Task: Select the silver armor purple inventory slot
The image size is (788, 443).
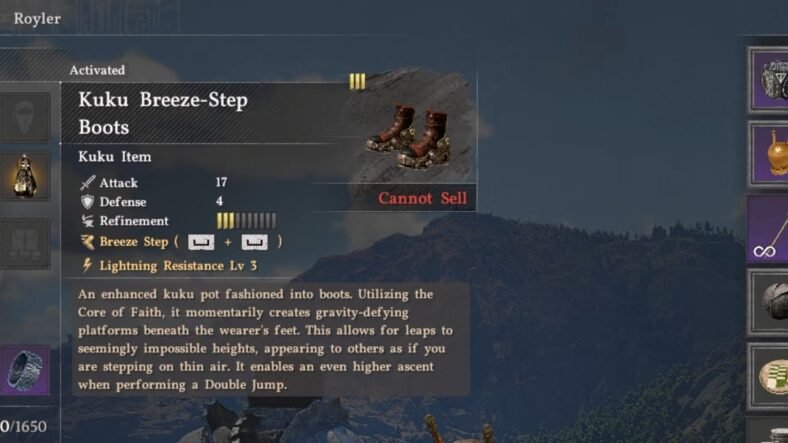Action: [768, 78]
